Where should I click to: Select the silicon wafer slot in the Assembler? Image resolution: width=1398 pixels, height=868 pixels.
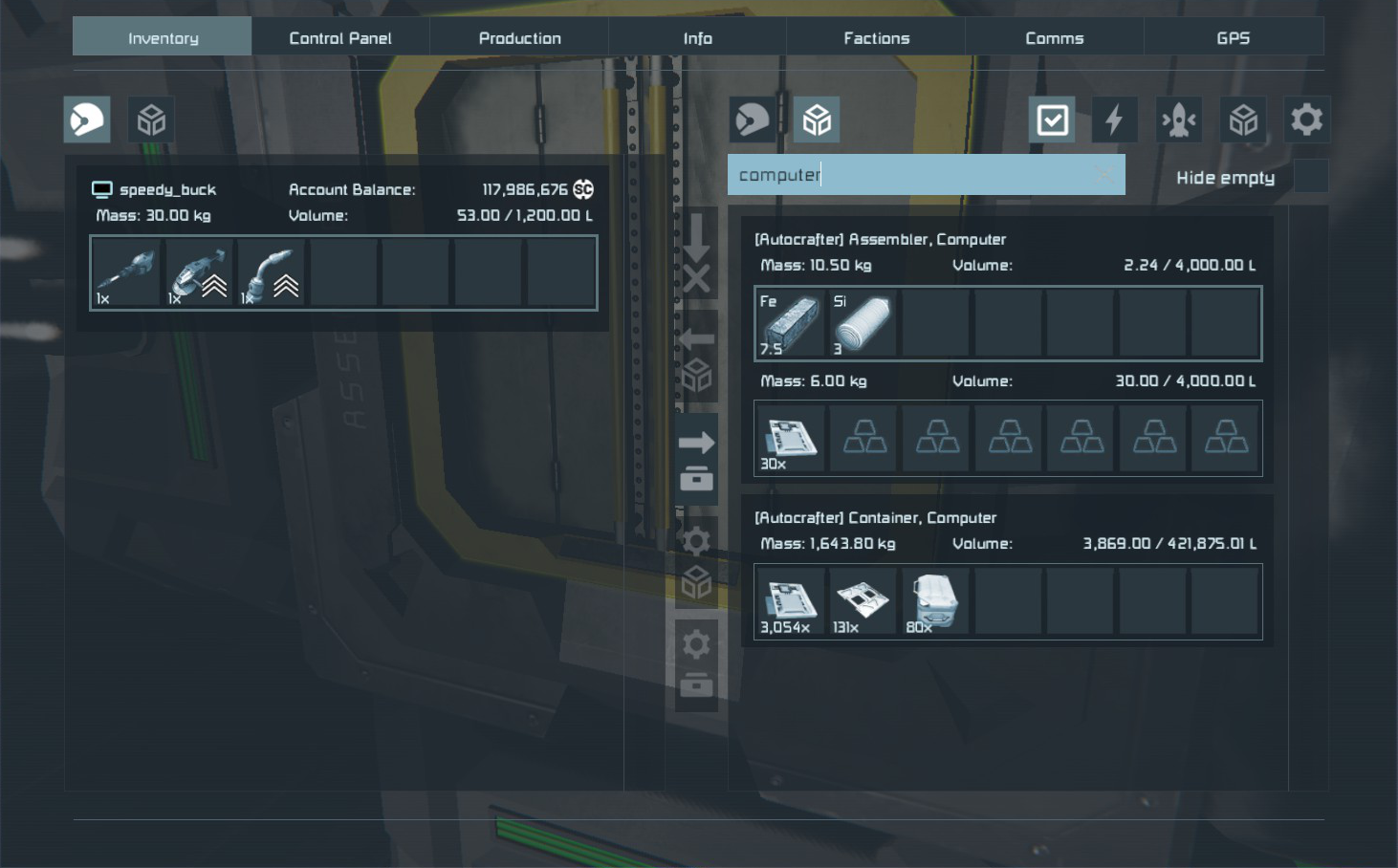click(863, 324)
